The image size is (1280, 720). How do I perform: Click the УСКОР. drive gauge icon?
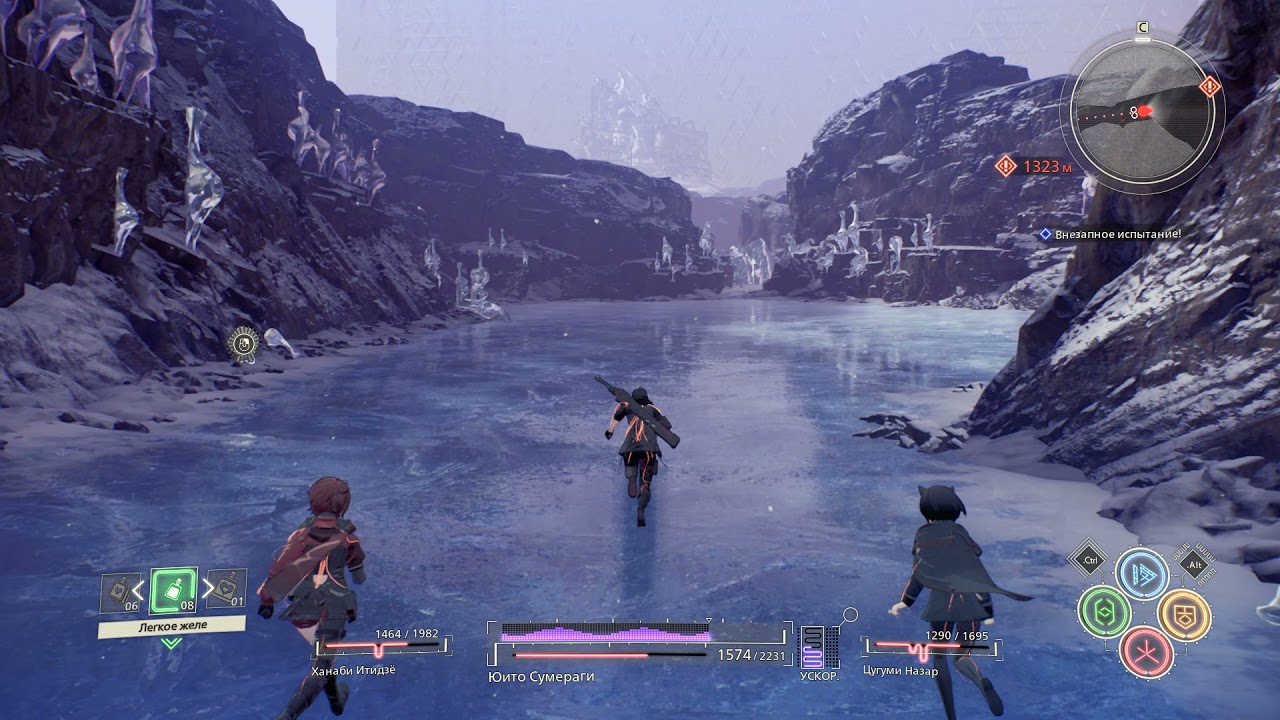[813, 647]
